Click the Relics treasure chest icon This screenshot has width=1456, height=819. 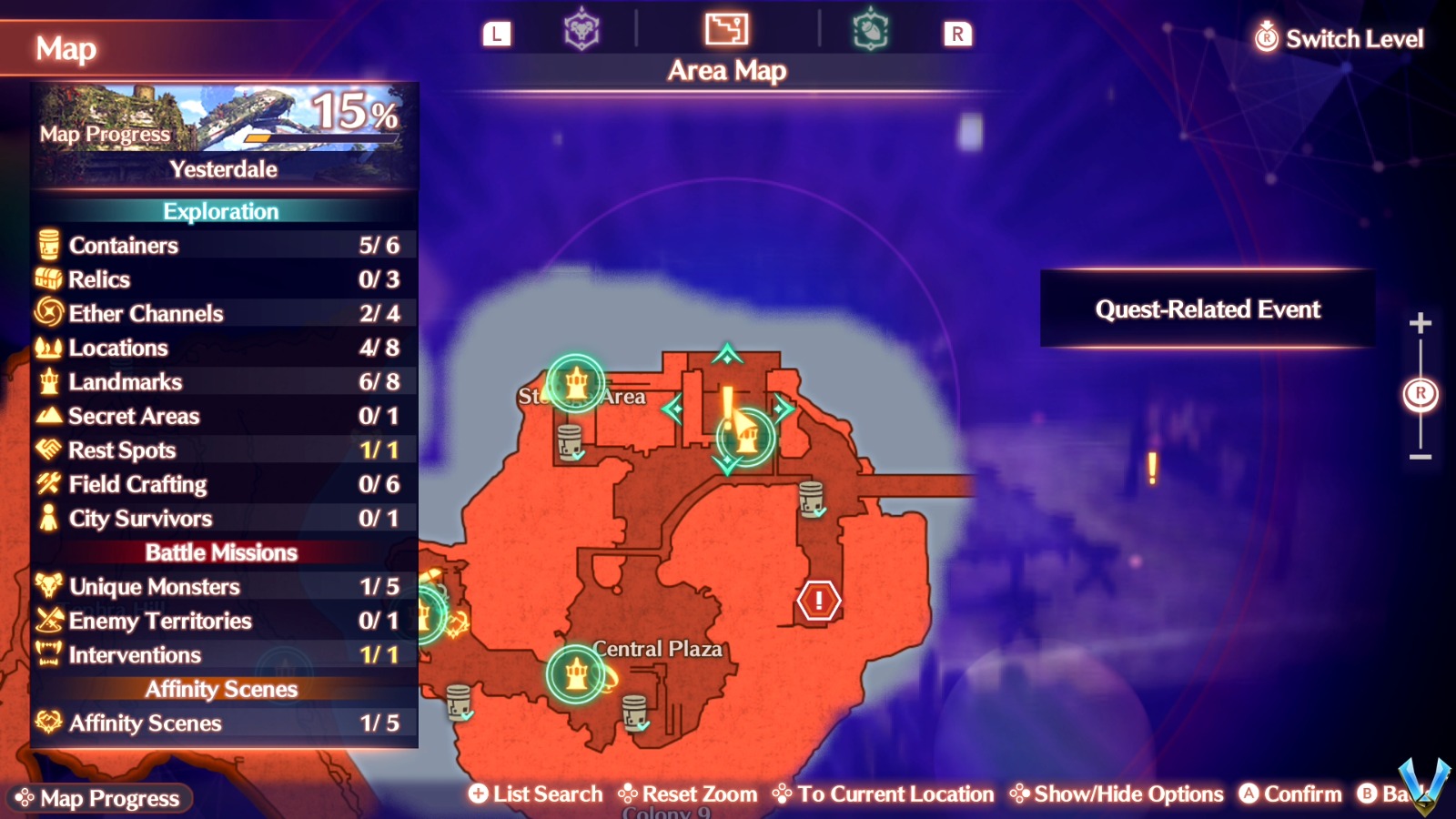[x=47, y=279]
